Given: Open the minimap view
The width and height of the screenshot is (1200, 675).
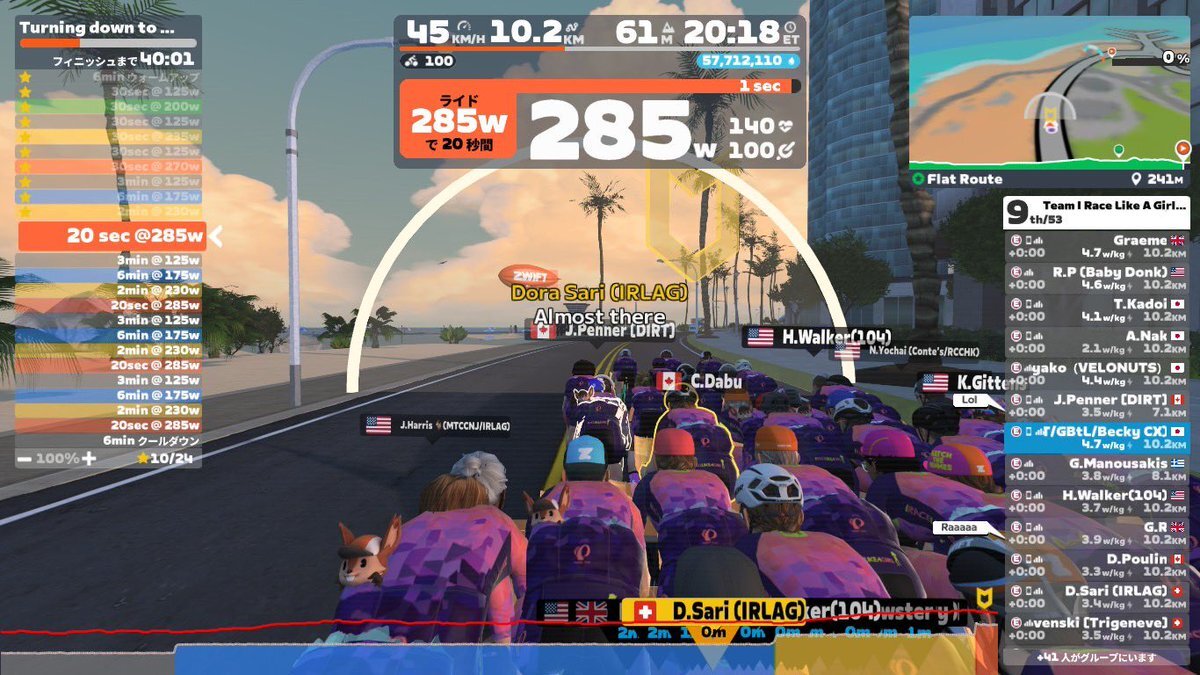Looking at the screenshot, I should 1049,95.
